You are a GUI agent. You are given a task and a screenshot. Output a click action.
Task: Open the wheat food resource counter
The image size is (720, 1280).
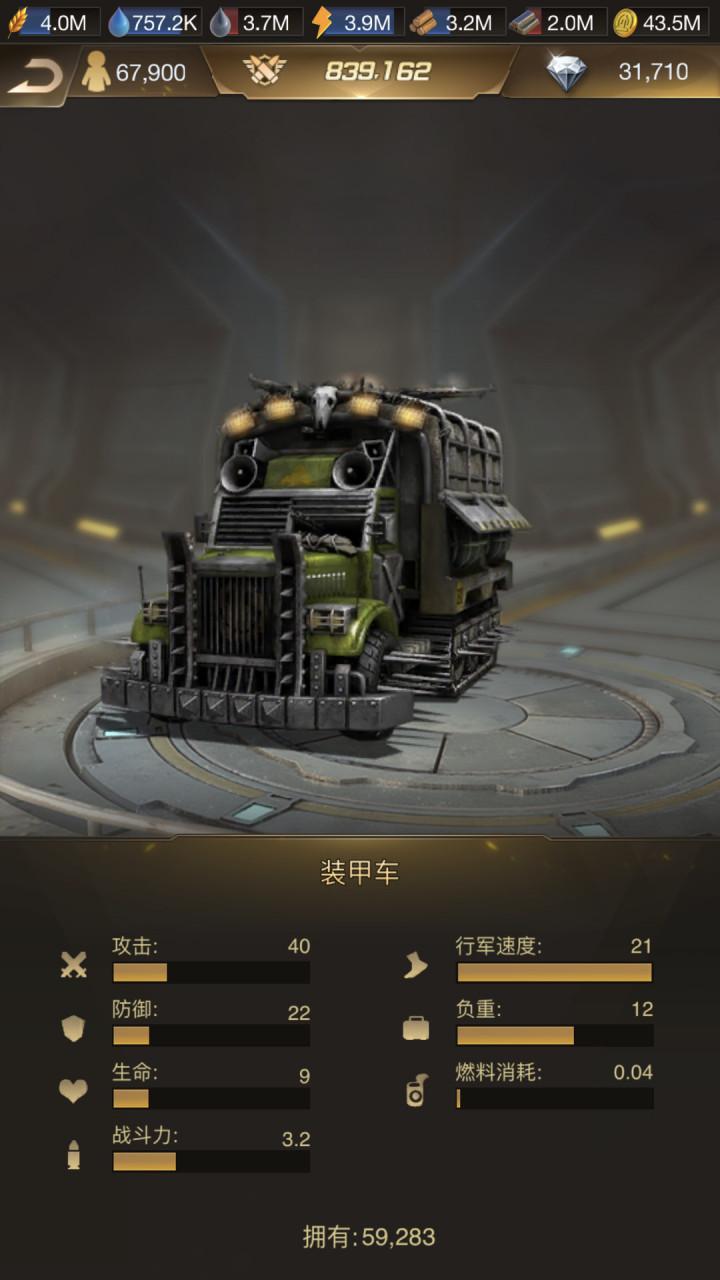[x=52, y=22]
